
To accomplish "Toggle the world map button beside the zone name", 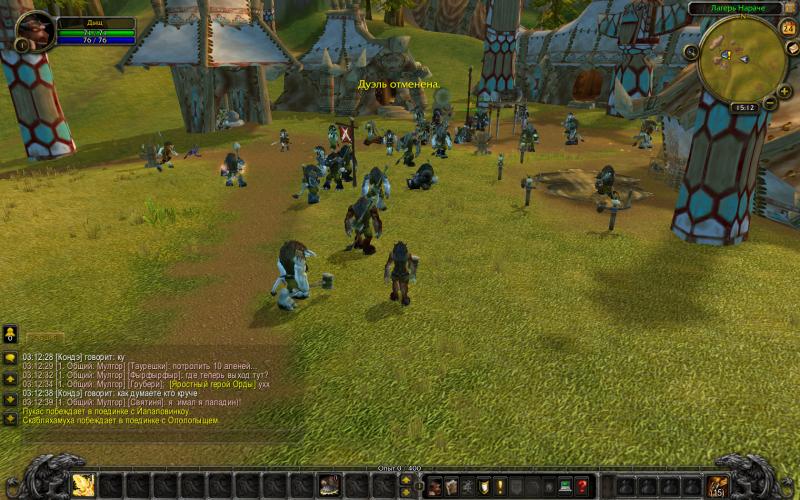I will coord(790,8).
